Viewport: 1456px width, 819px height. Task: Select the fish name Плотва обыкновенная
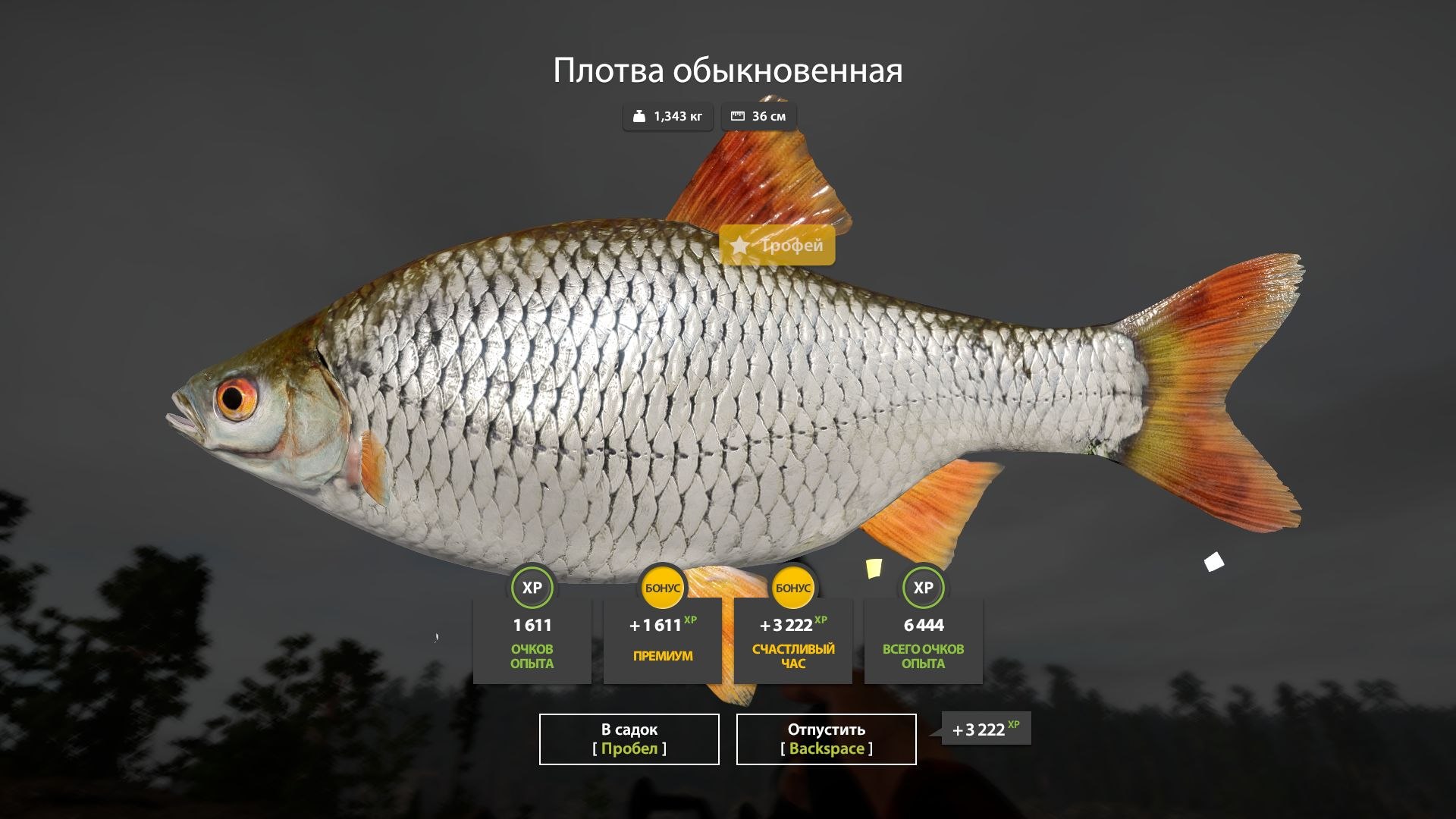pos(728,71)
